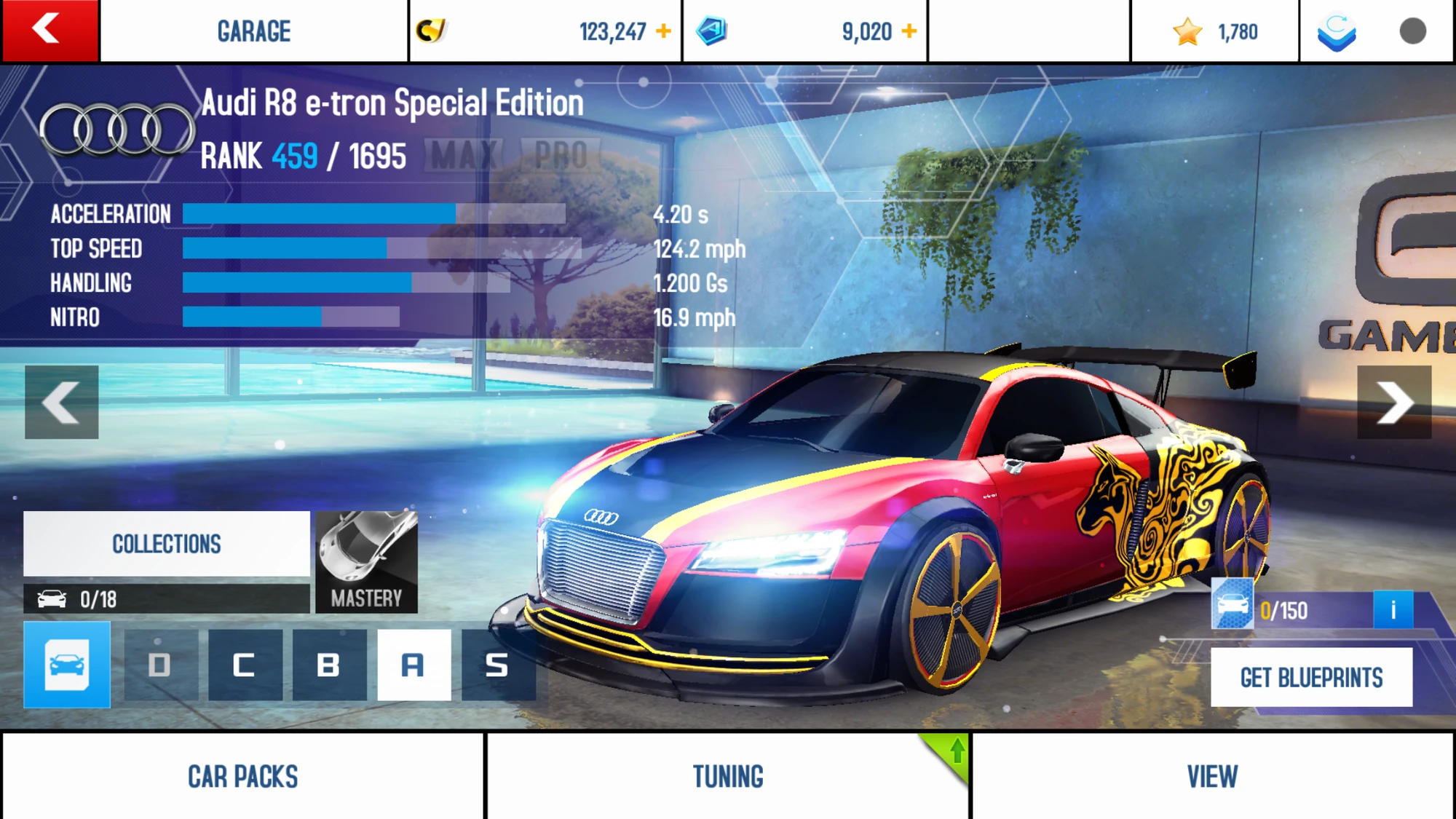Click the blueprint info button

point(1393,609)
